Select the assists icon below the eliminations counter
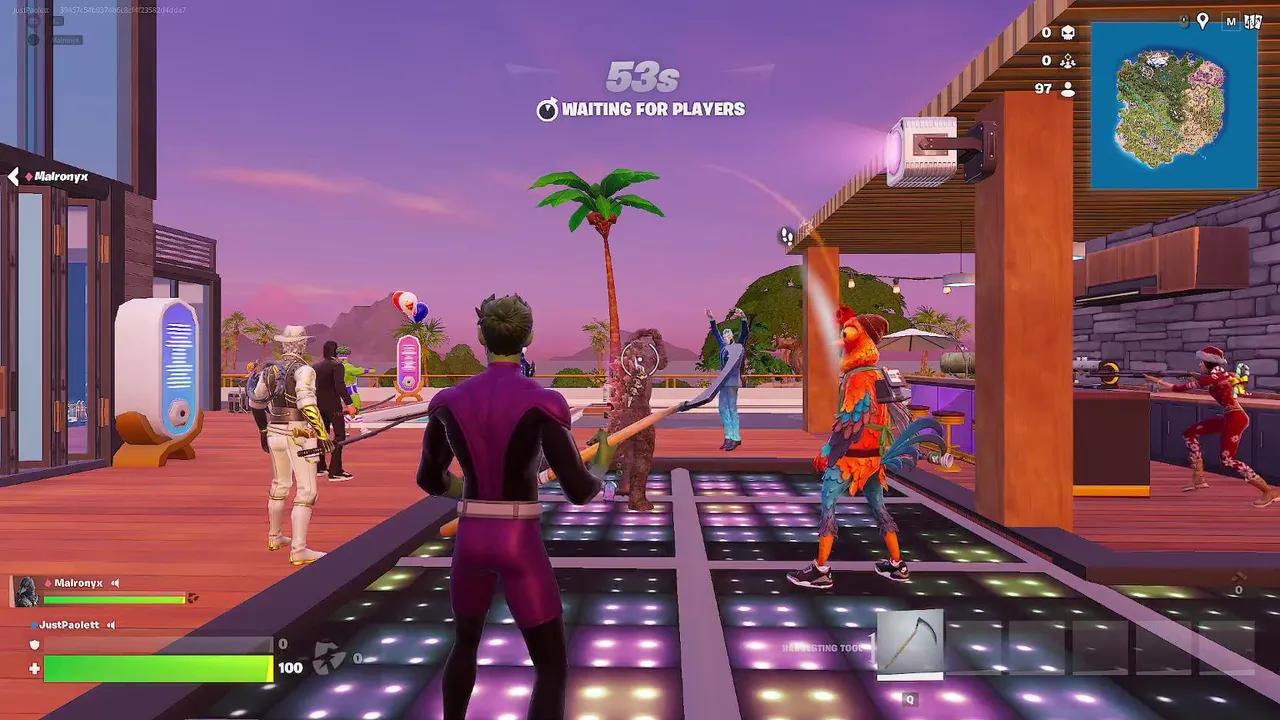Viewport: 1280px width, 720px height. [1068, 61]
